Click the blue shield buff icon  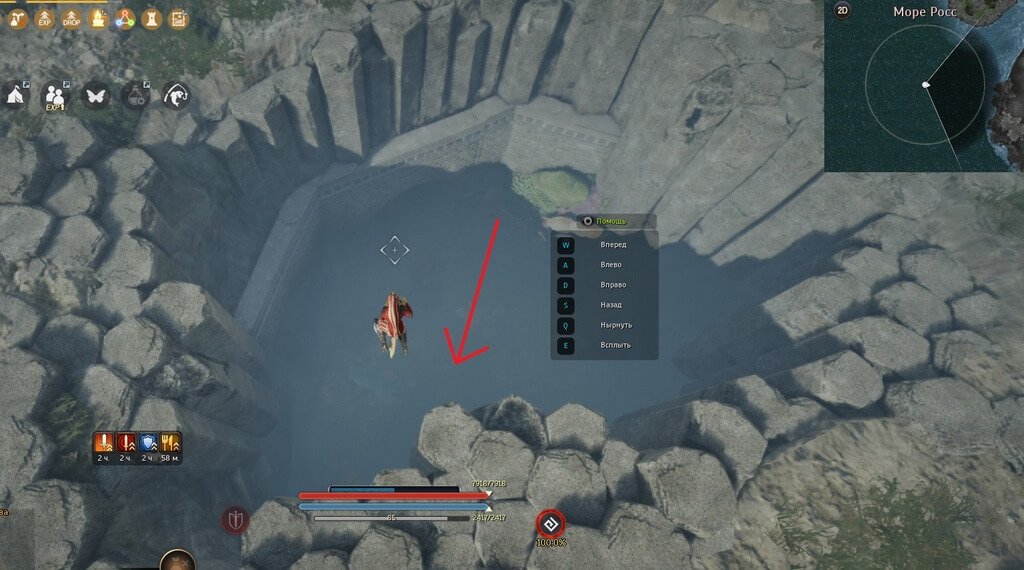tap(147, 441)
